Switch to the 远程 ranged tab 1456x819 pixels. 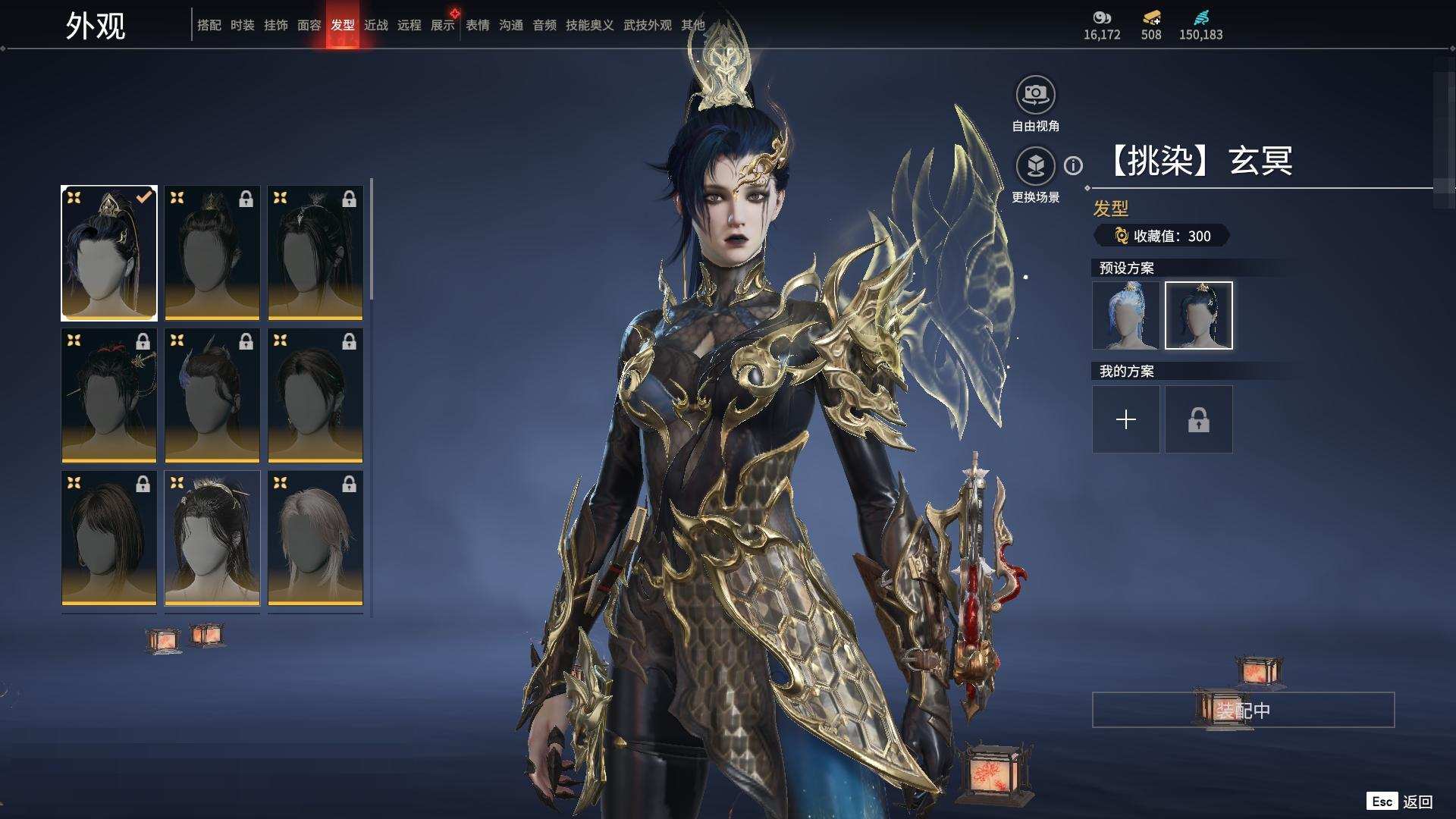point(409,25)
